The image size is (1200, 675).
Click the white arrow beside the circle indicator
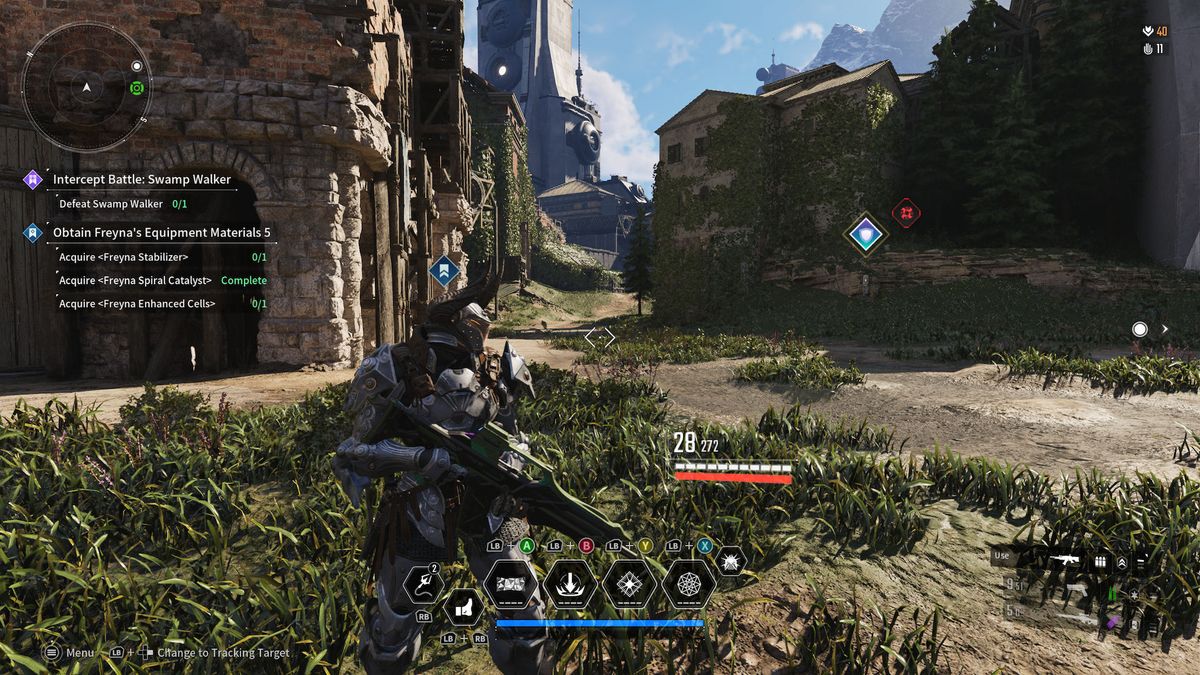1165,329
